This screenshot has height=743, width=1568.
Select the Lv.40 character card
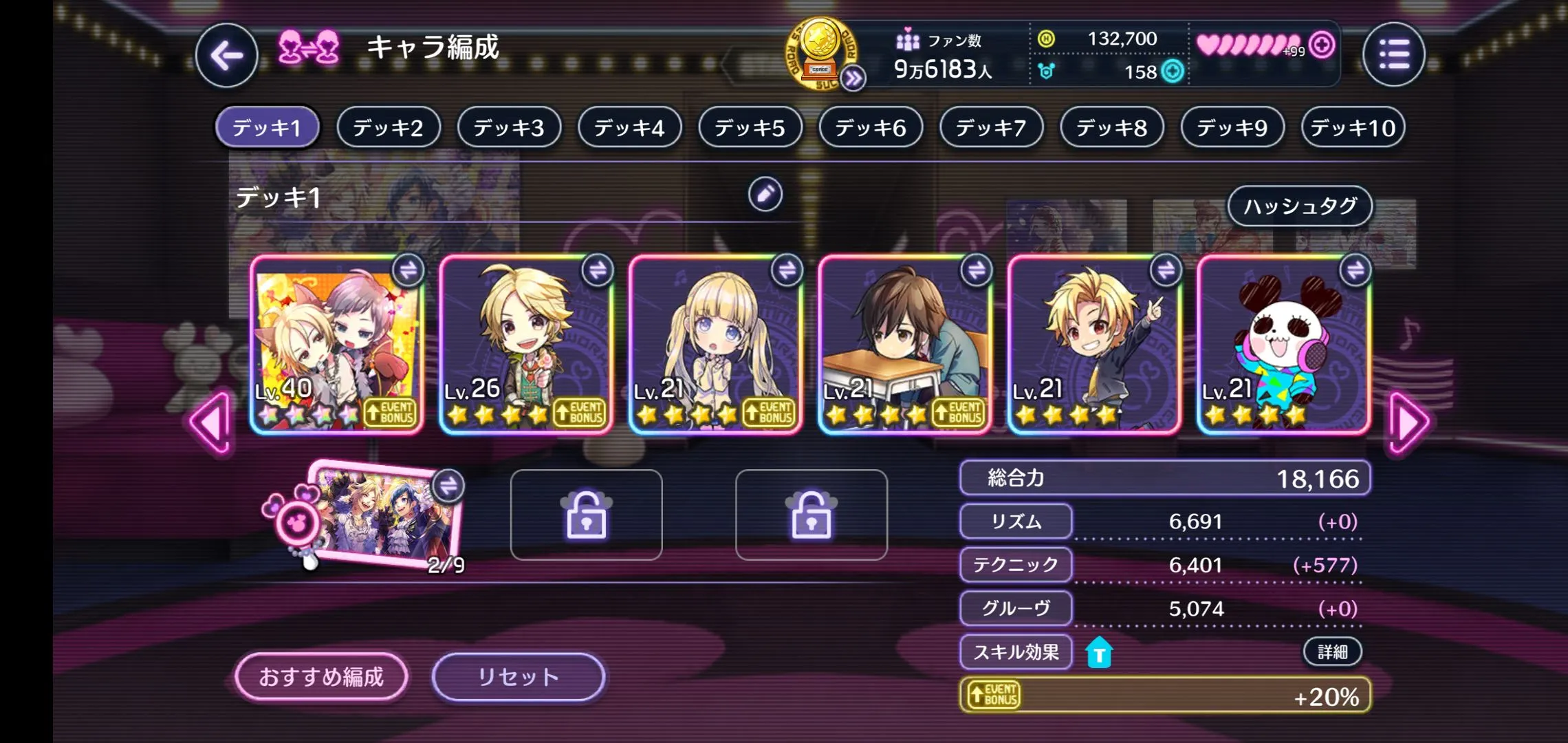(336, 344)
